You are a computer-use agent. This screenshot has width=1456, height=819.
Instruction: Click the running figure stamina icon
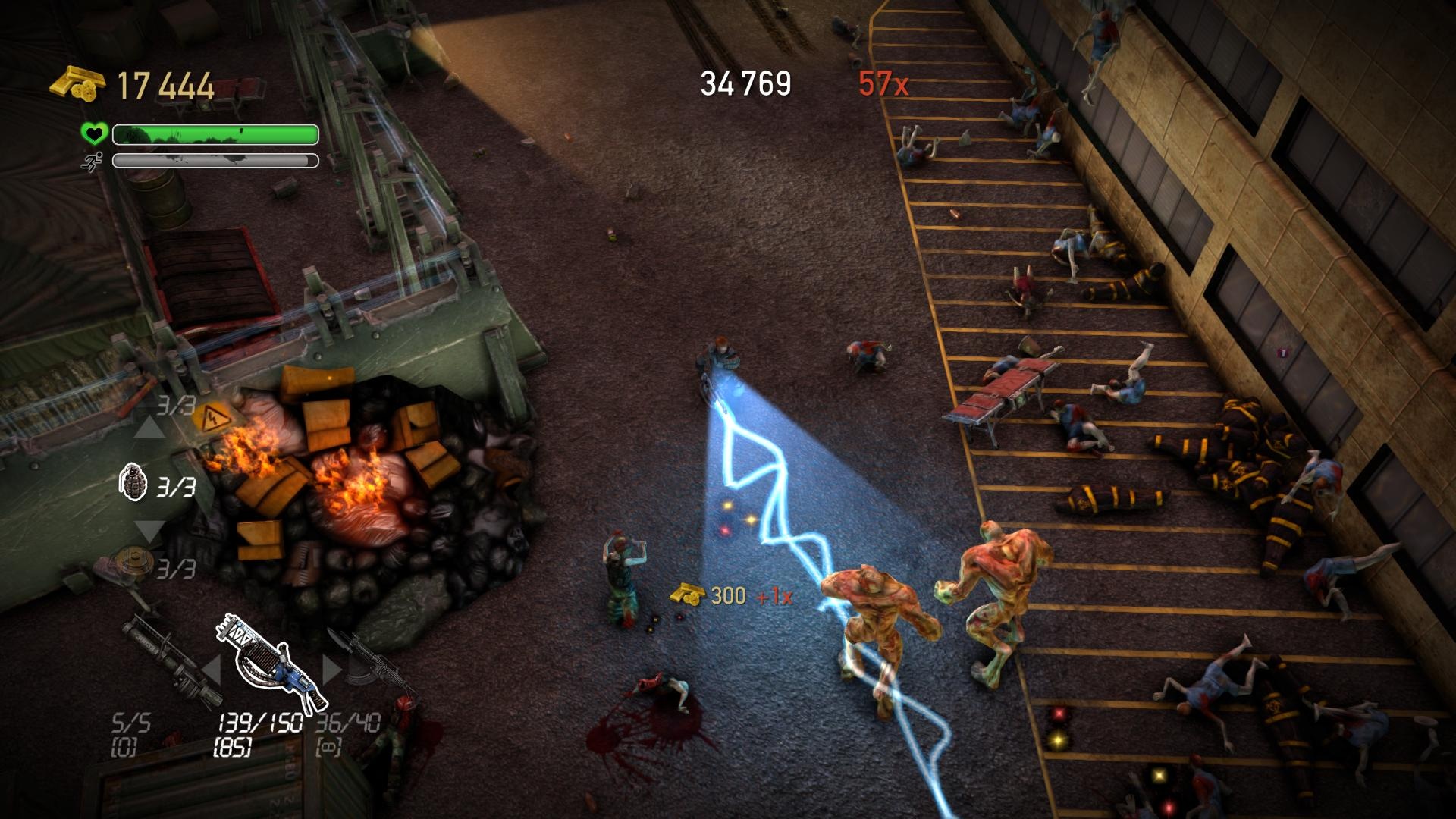coord(93,162)
